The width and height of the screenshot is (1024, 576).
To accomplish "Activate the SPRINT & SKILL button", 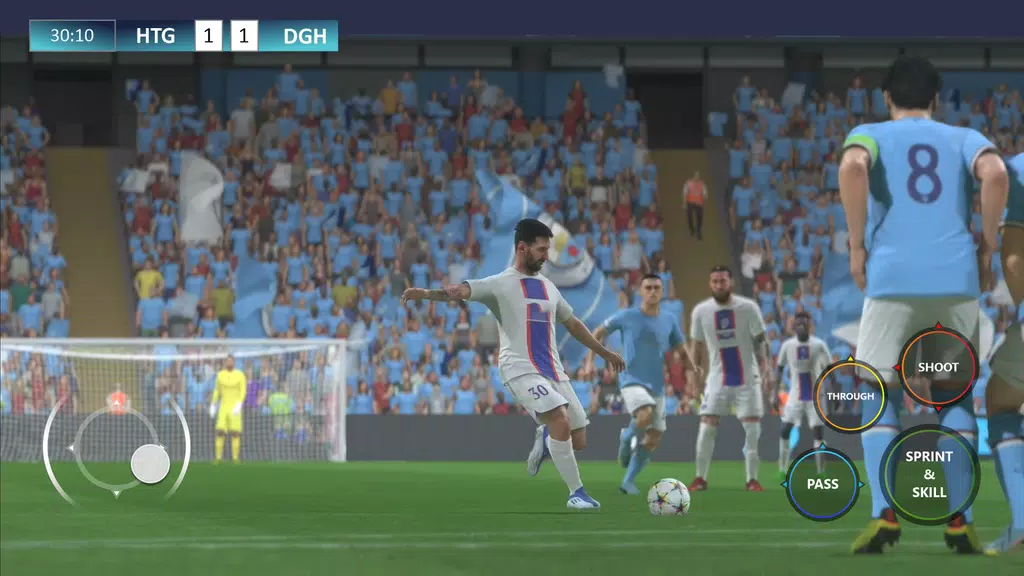I will tap(929, 474).
